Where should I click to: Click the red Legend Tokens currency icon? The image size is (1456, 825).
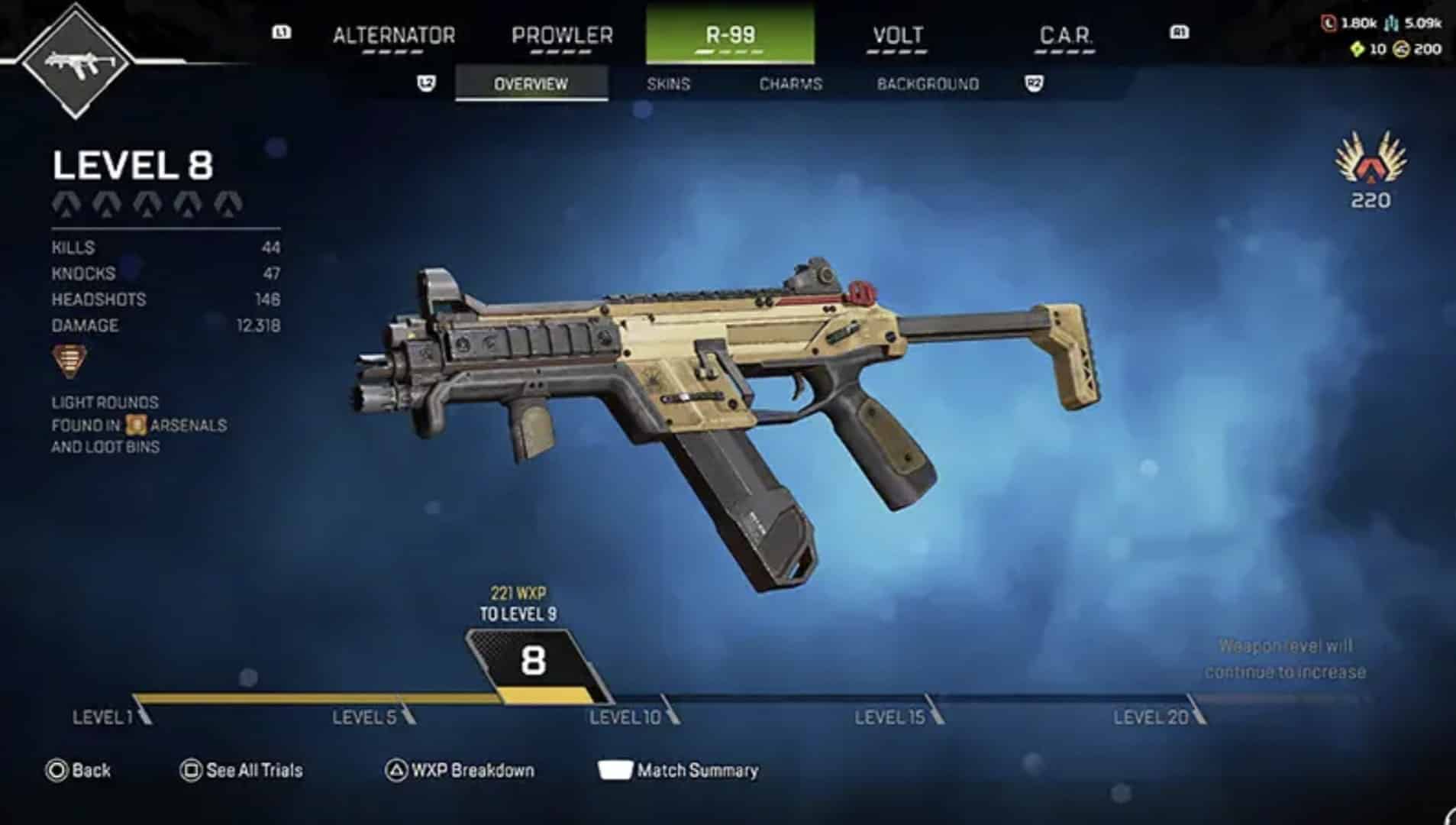[x=1328, y=23]
